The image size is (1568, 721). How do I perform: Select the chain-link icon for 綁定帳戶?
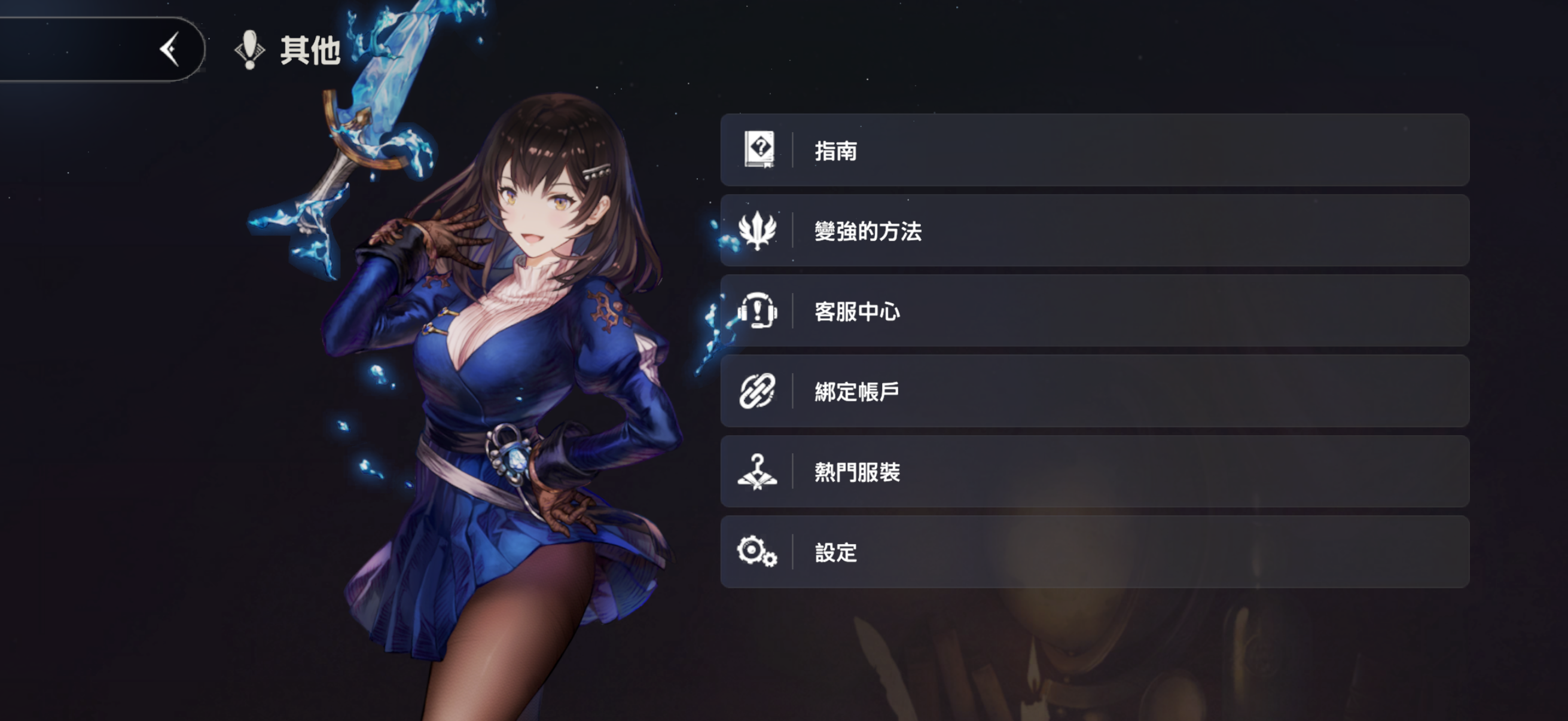756,391
